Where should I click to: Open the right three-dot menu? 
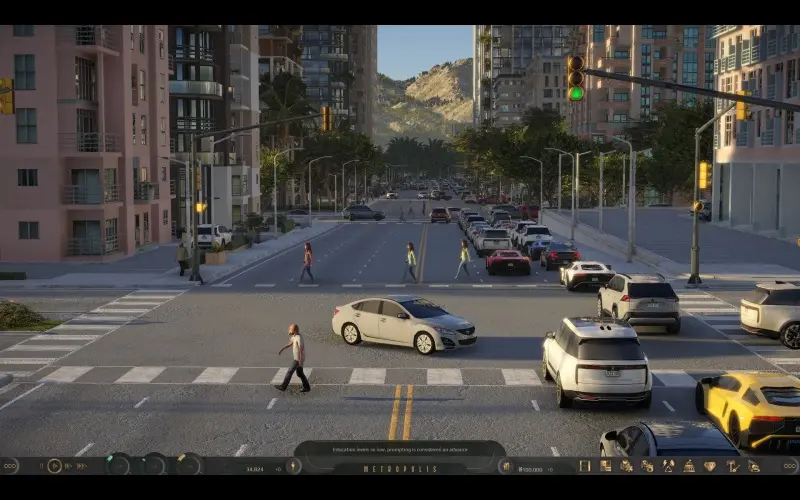pos(789,466)
